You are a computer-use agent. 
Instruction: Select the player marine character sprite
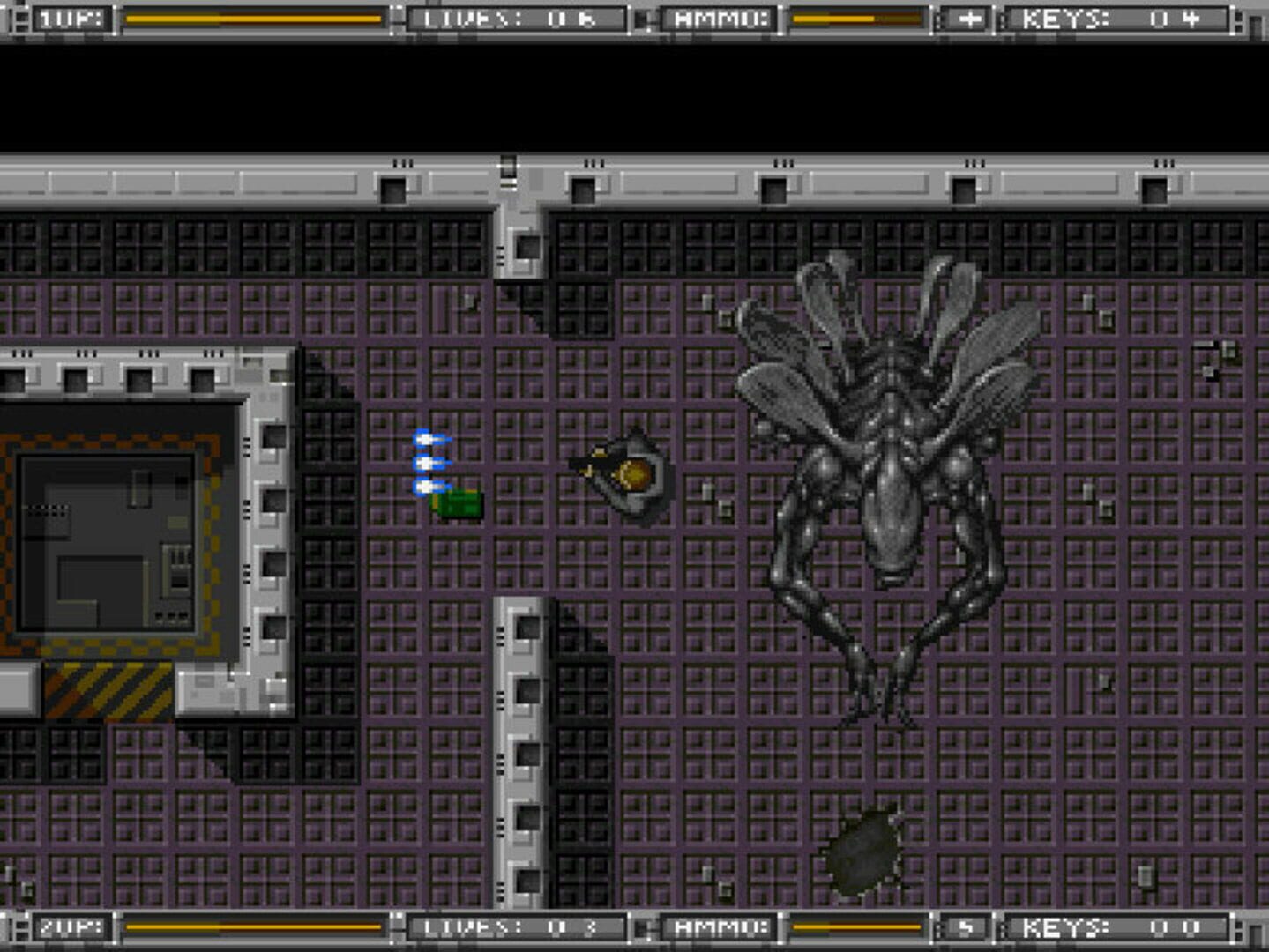click(x=628, y=474)
